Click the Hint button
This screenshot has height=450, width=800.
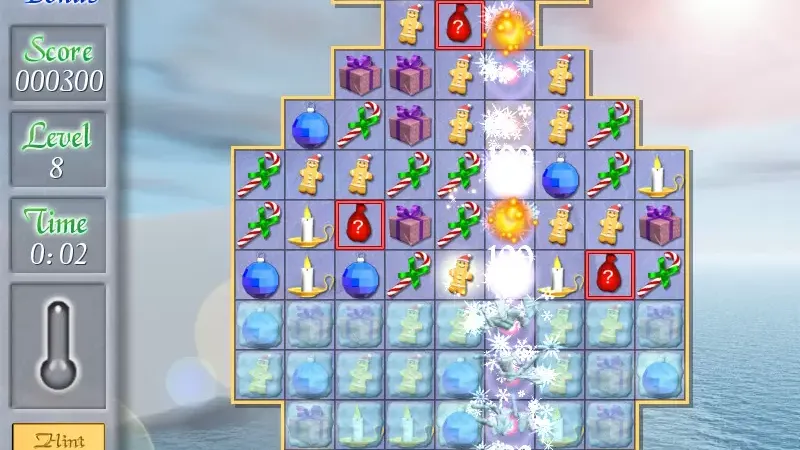coord(58,438)
